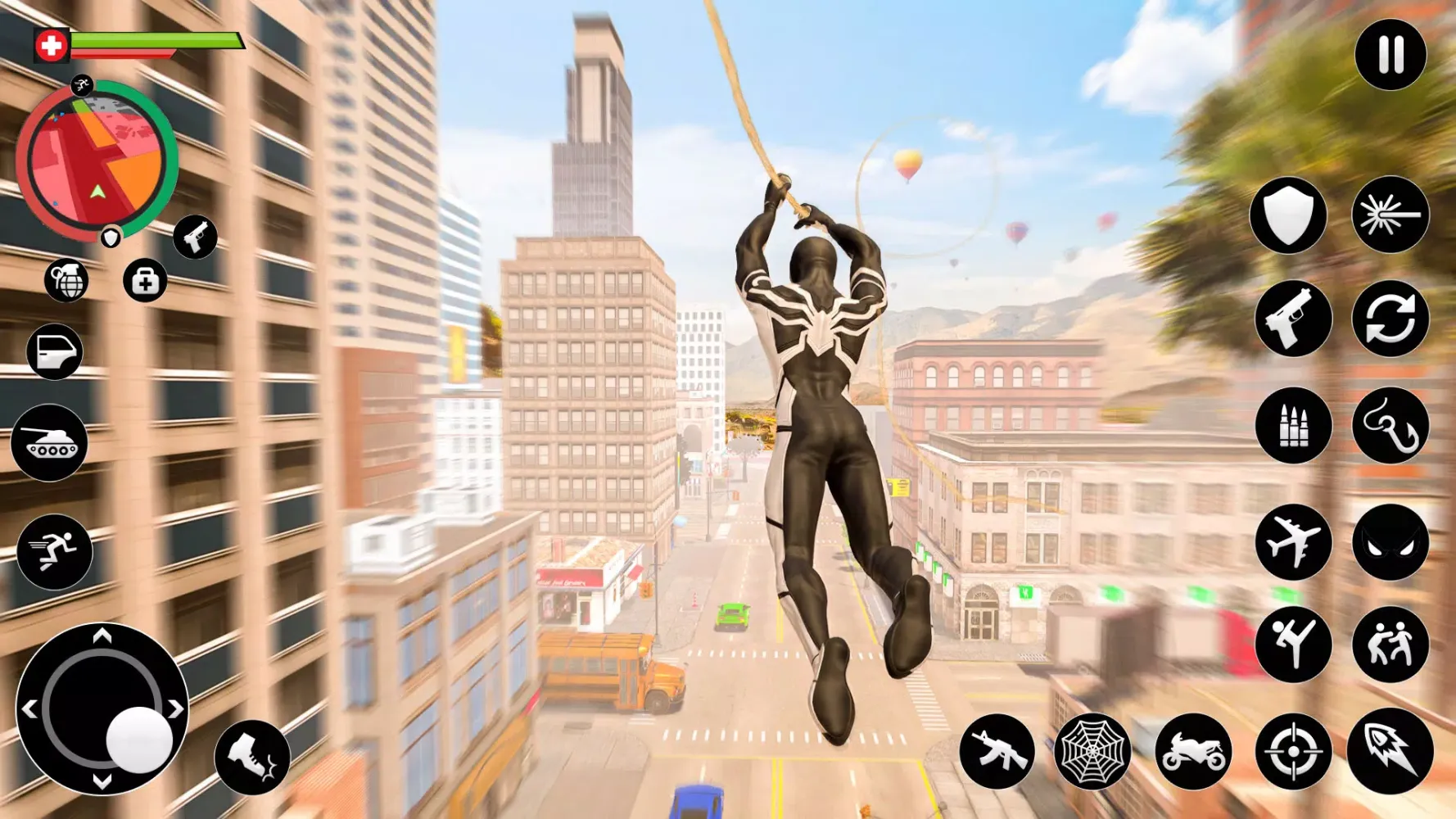Viewport: 1456px width, 819px height.
Task: Use the medkit heal button
Action: [x=145, y=281]
